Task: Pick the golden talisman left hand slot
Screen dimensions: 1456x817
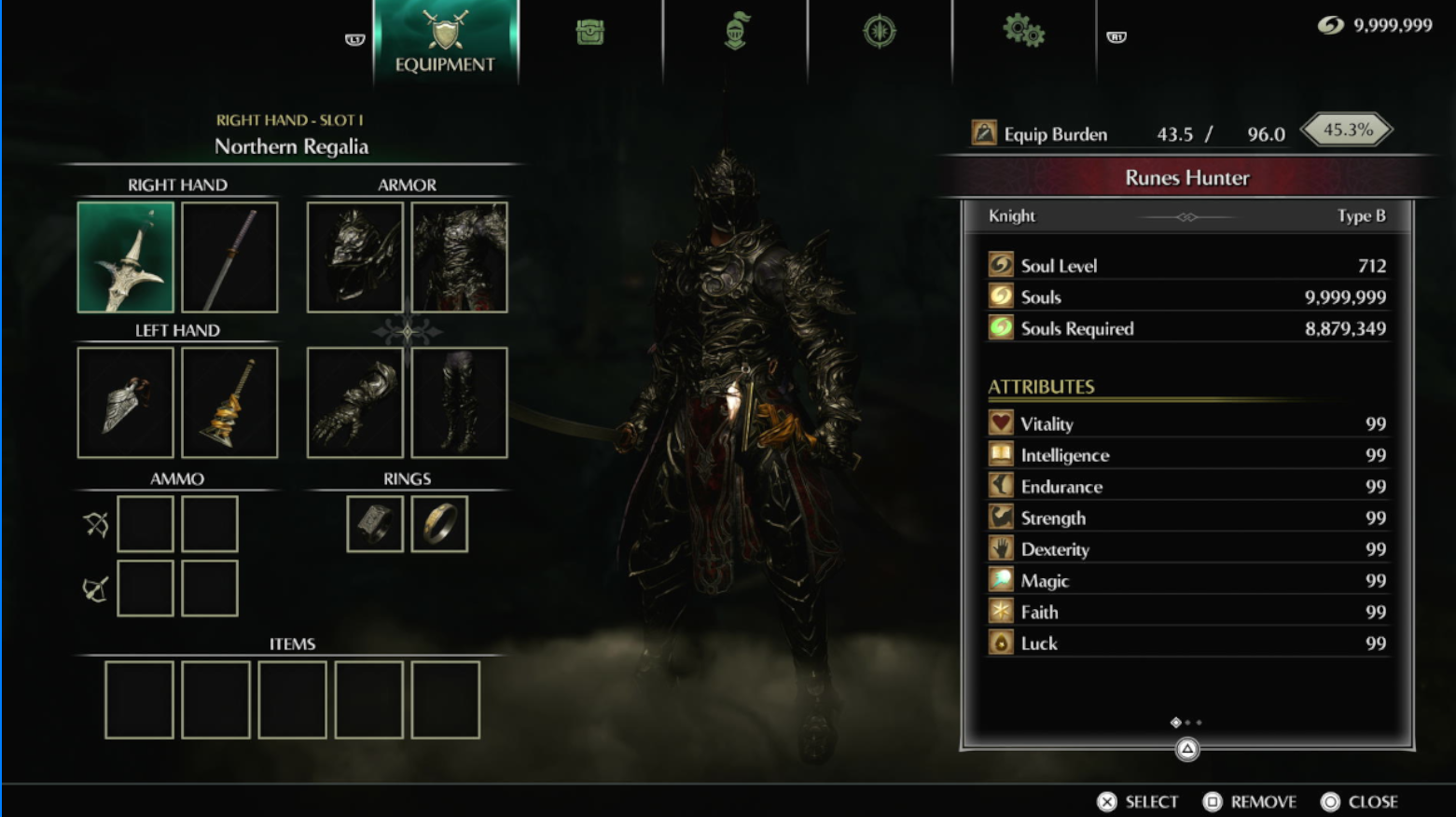Action: click(x=229, y=402)
